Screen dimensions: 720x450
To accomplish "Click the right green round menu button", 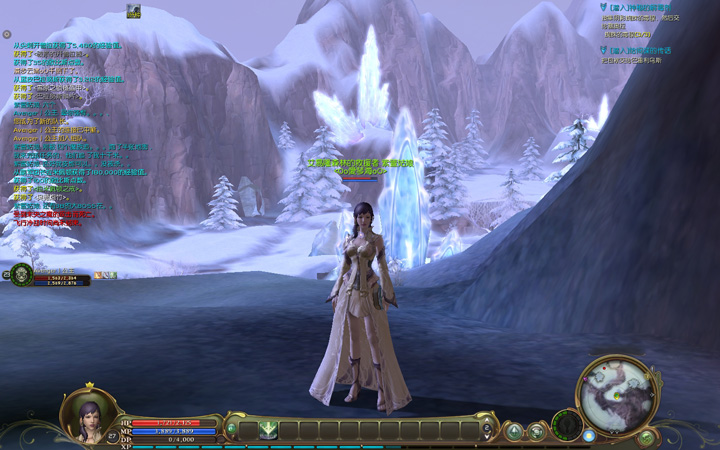I will coord(536,431).
